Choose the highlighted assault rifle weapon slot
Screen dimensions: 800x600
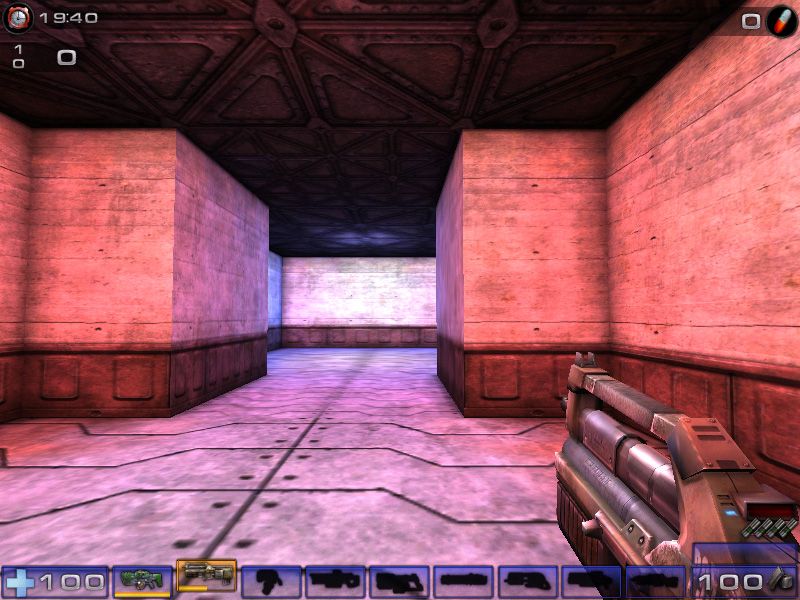(x=206, y=575)
